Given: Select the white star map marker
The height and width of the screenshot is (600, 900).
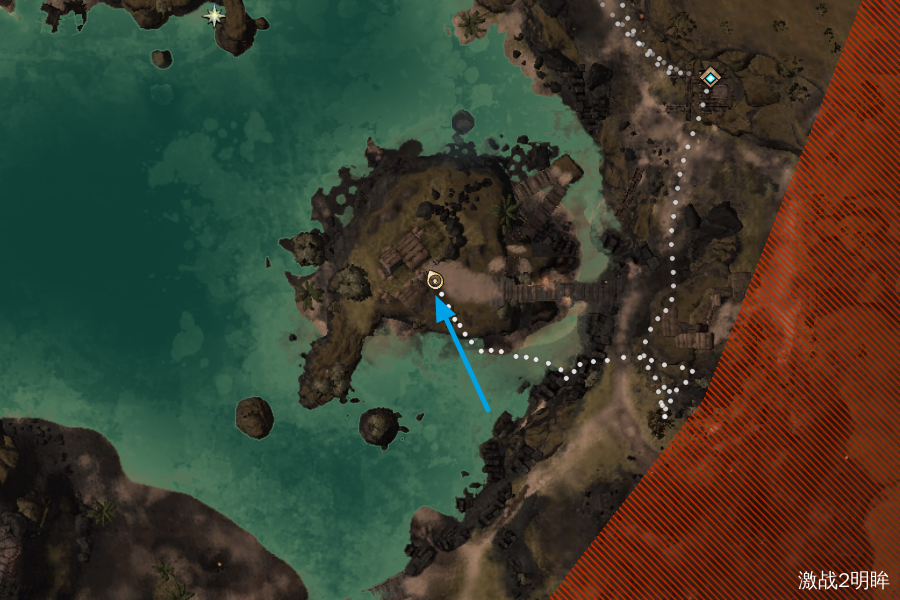Looking at the screenshot, I should click(x=214, y=15).
